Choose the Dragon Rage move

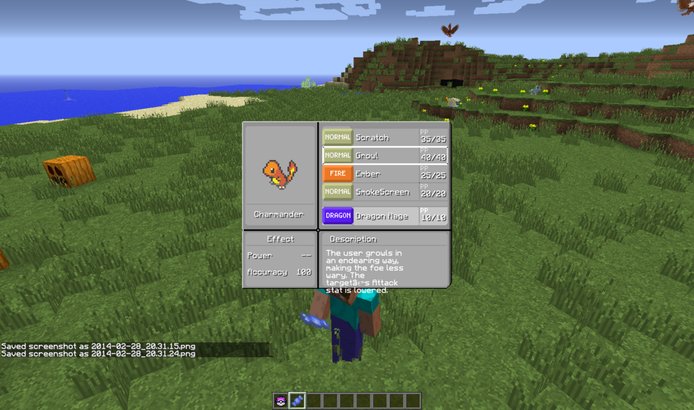coord(384,215)
